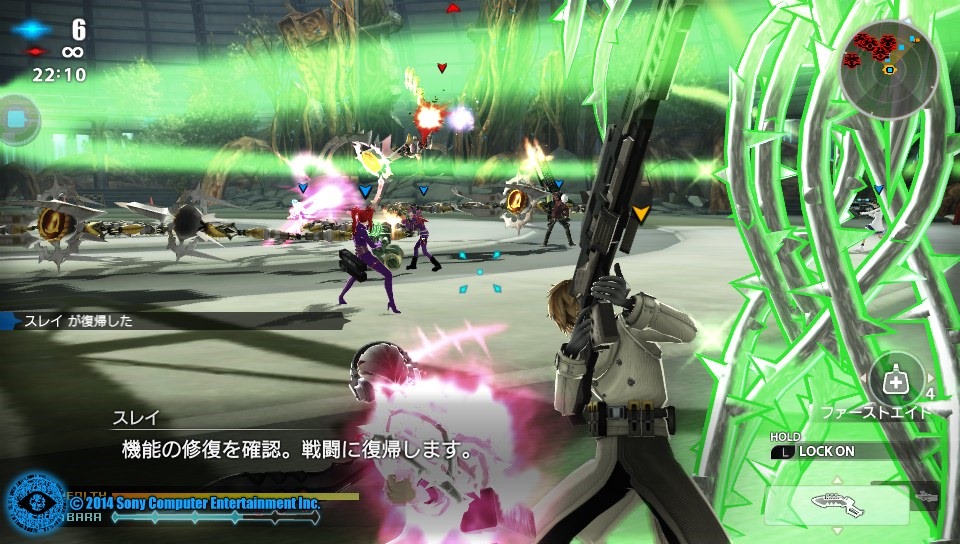Click the blue eye emblem icon
Screen dimensions: 960x544
tap(35, 503)
